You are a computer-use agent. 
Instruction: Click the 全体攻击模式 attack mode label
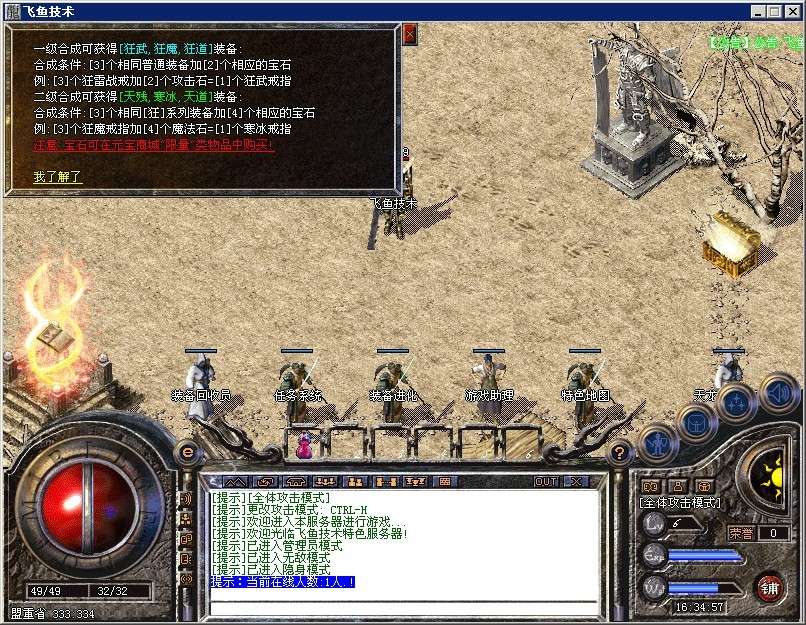tap(679, 502)
